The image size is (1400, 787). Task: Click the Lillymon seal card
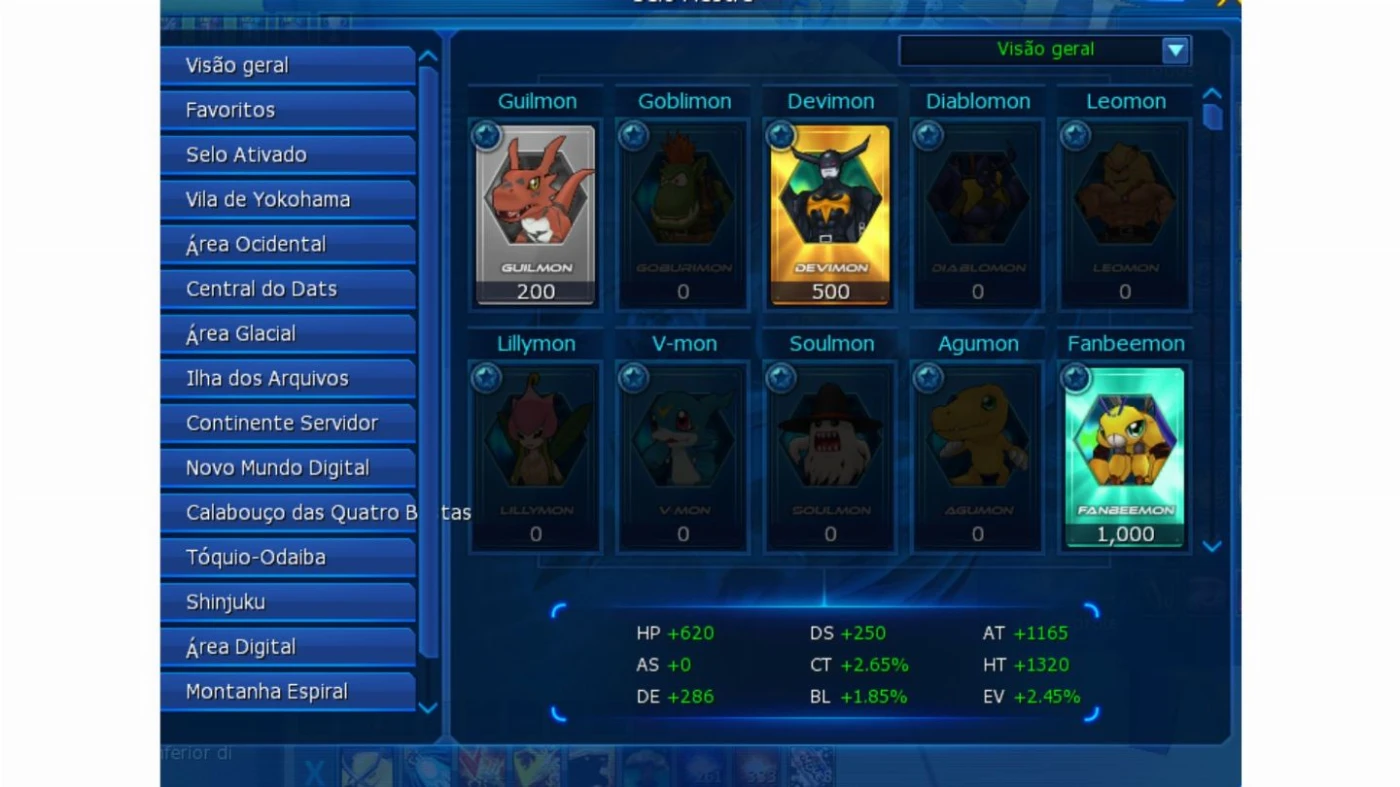(x=536, y=456)
